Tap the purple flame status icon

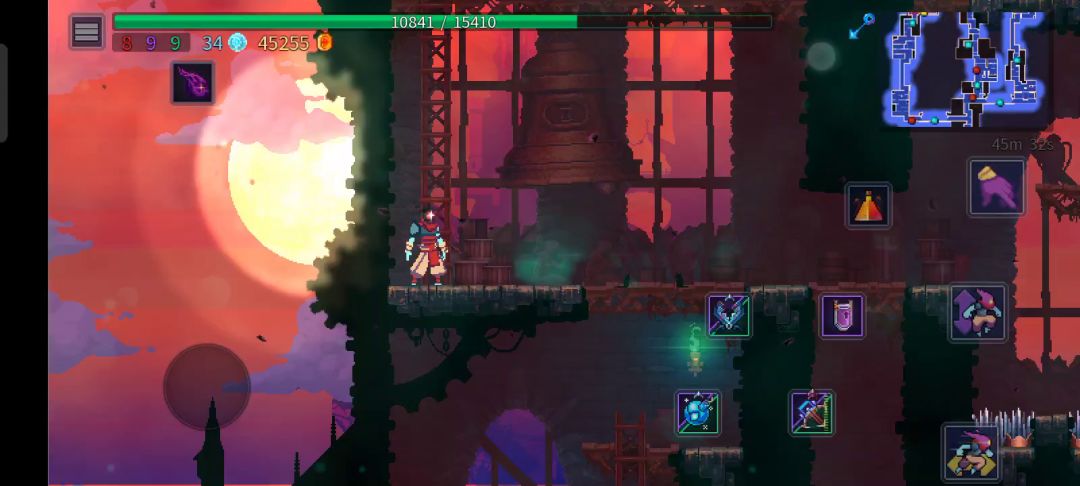tap(191, 83)
